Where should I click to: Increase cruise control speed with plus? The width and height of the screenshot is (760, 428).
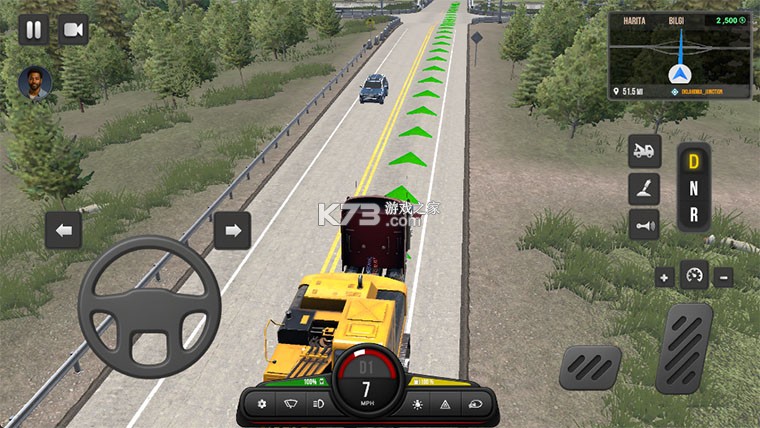665,277
